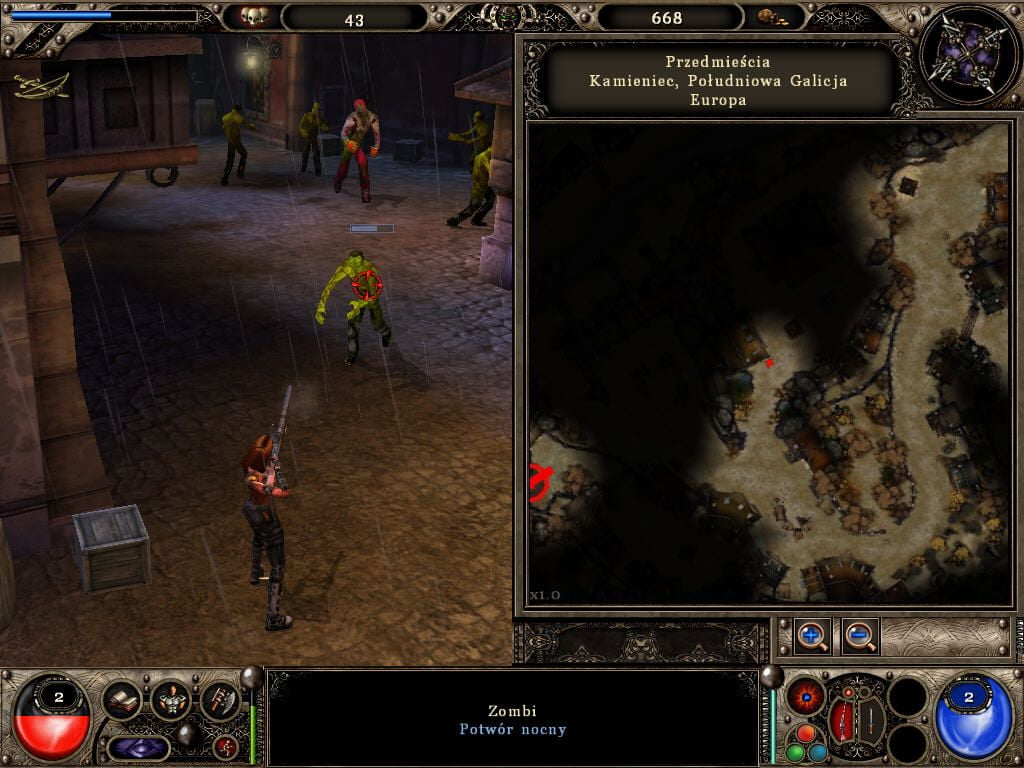Click the green skull emblem in top bar

pyautogui.click(x=511, y=17)
